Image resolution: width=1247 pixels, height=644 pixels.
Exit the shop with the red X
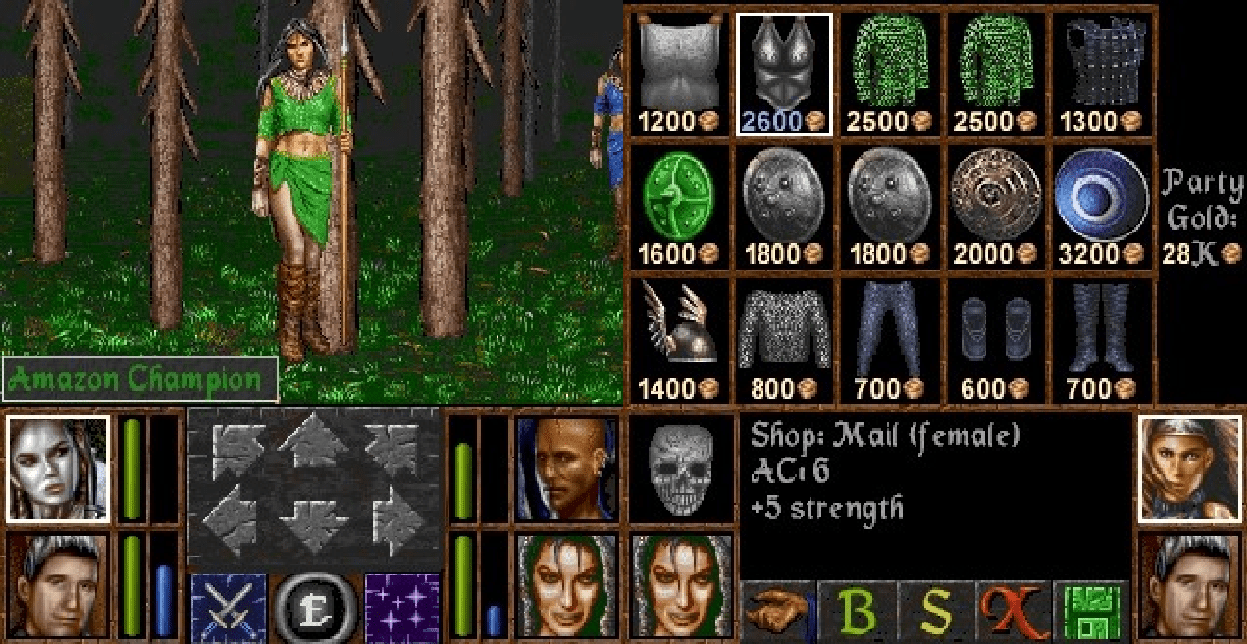1012,610
